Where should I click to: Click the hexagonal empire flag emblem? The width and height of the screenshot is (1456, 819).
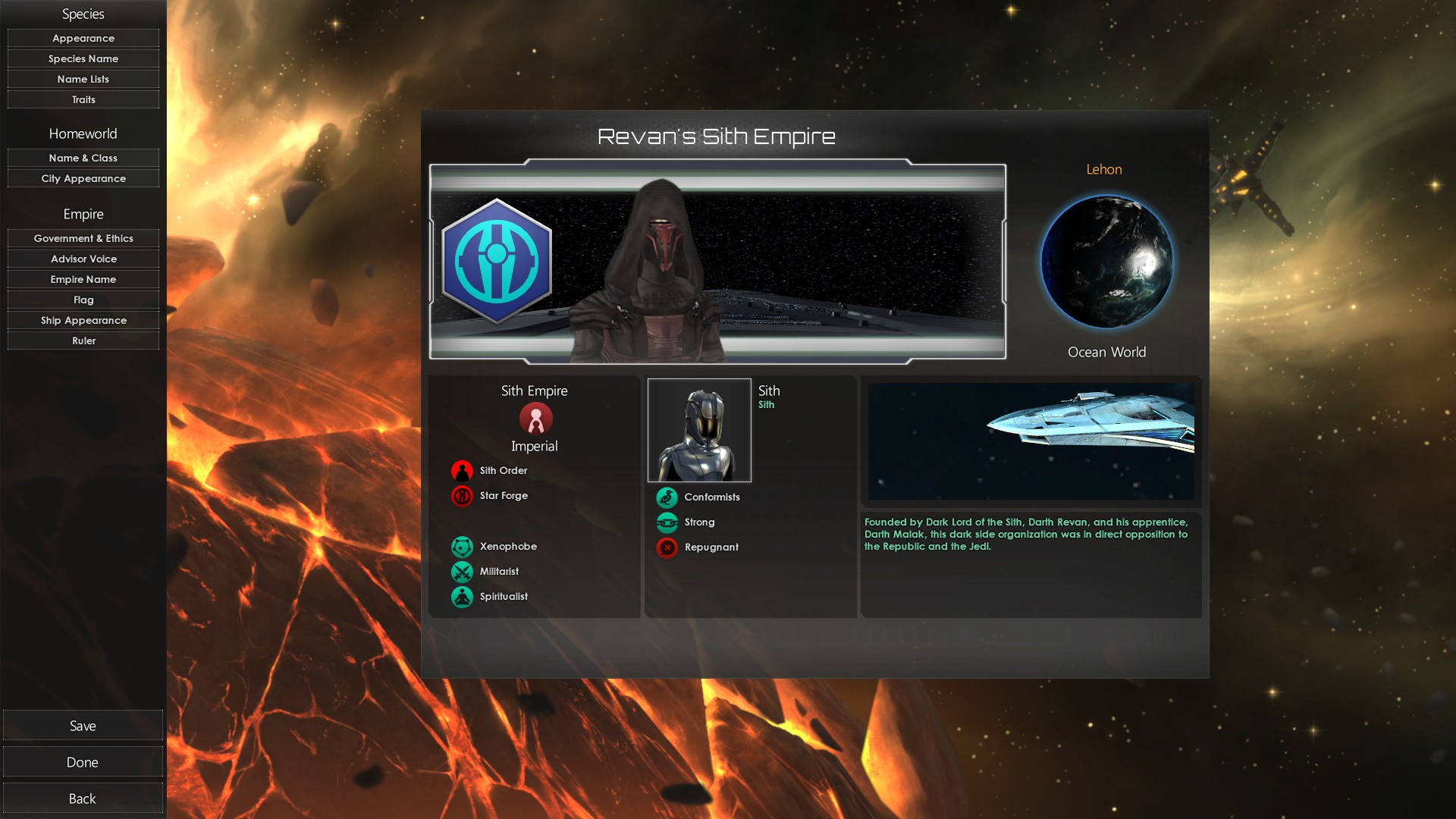[497, 262]
